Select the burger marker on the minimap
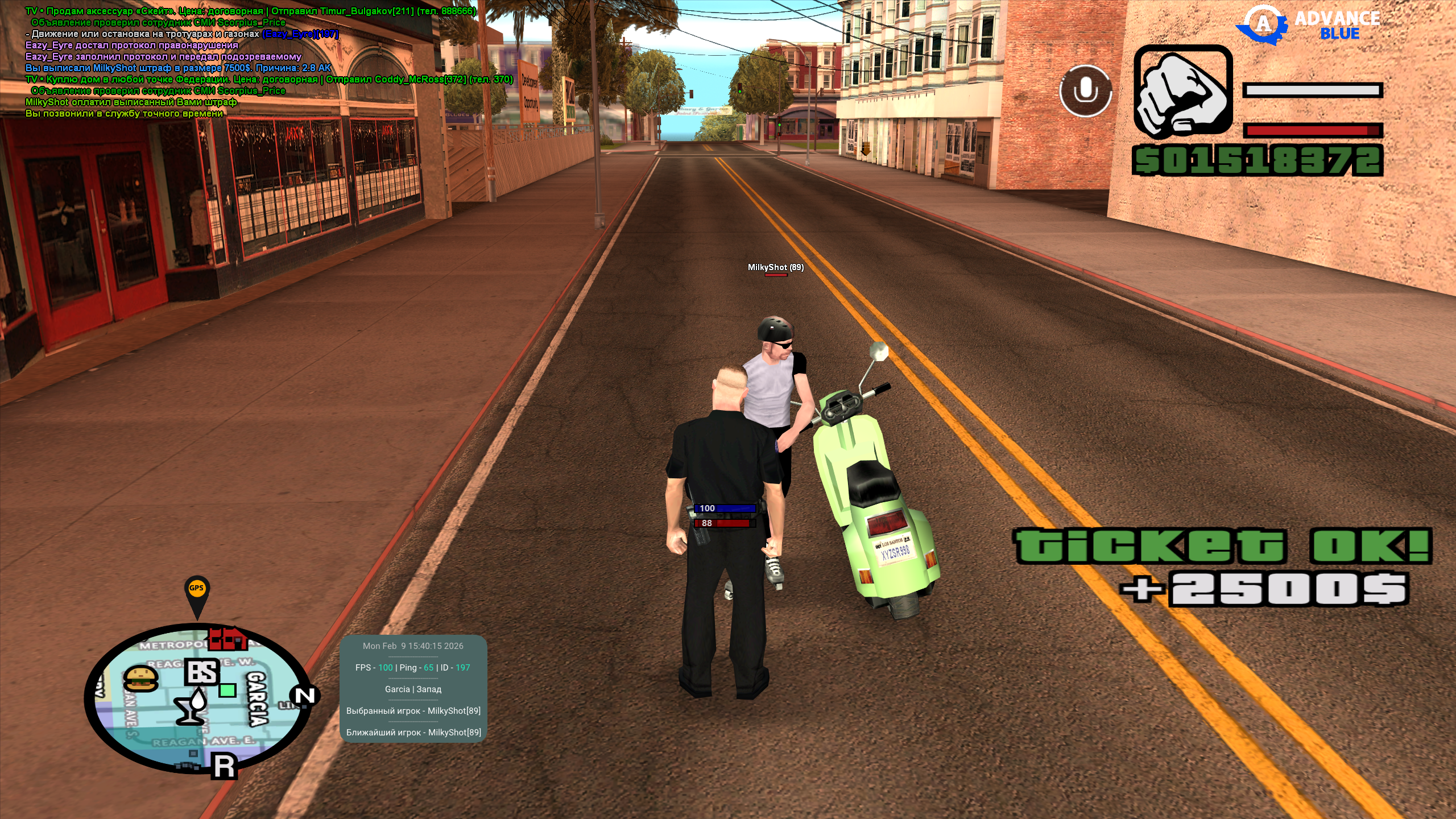This screenshot has width=1456, height=819. [140, 679]
